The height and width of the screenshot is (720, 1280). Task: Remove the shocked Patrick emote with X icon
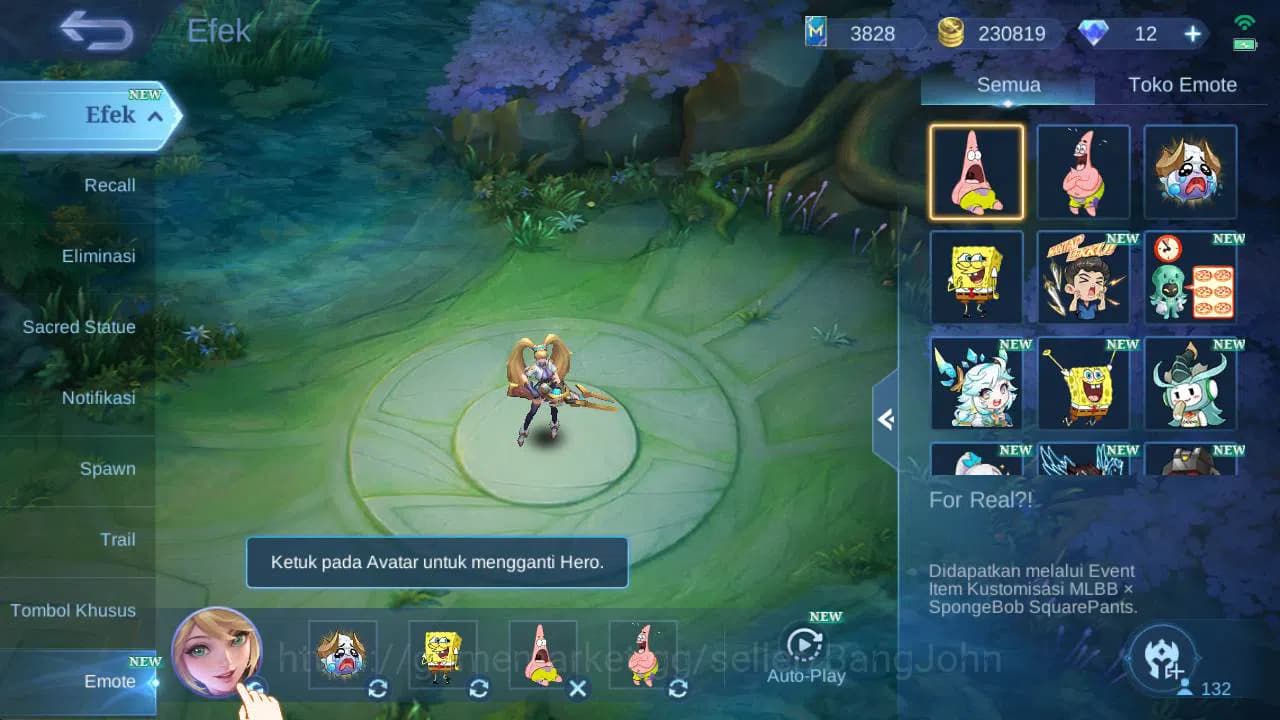point(578,689)
